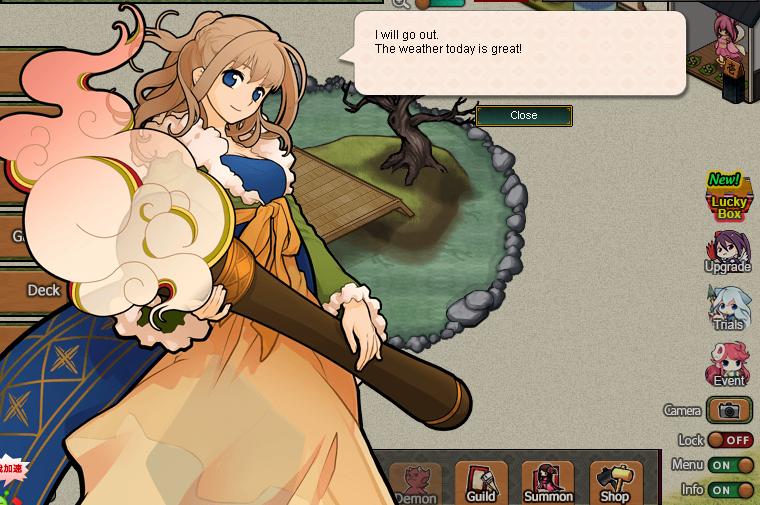760x505 pixels.
Task: Click the Camera button
Action: [729, 410]
